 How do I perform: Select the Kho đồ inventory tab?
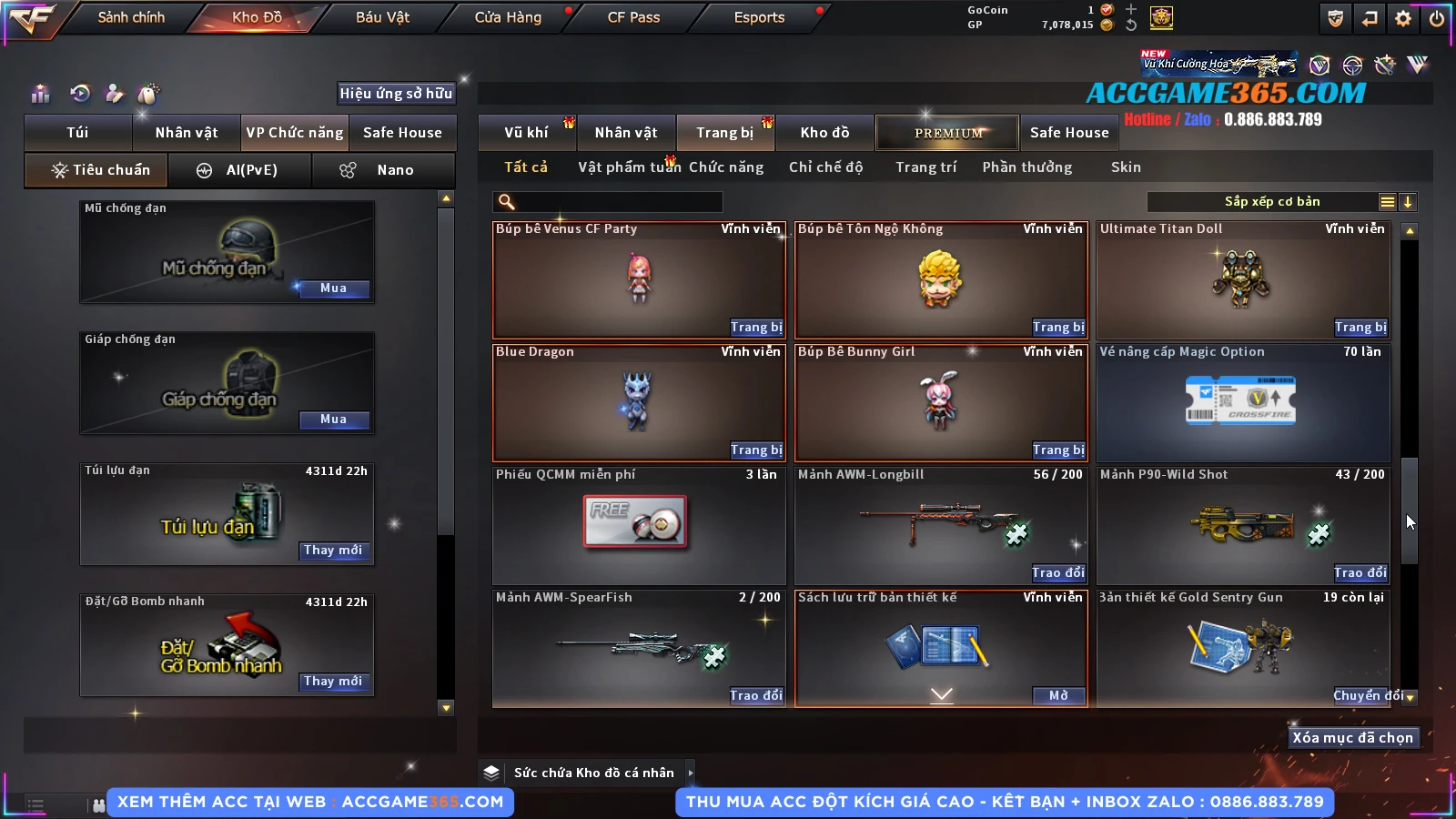click(x=824, y=133)
